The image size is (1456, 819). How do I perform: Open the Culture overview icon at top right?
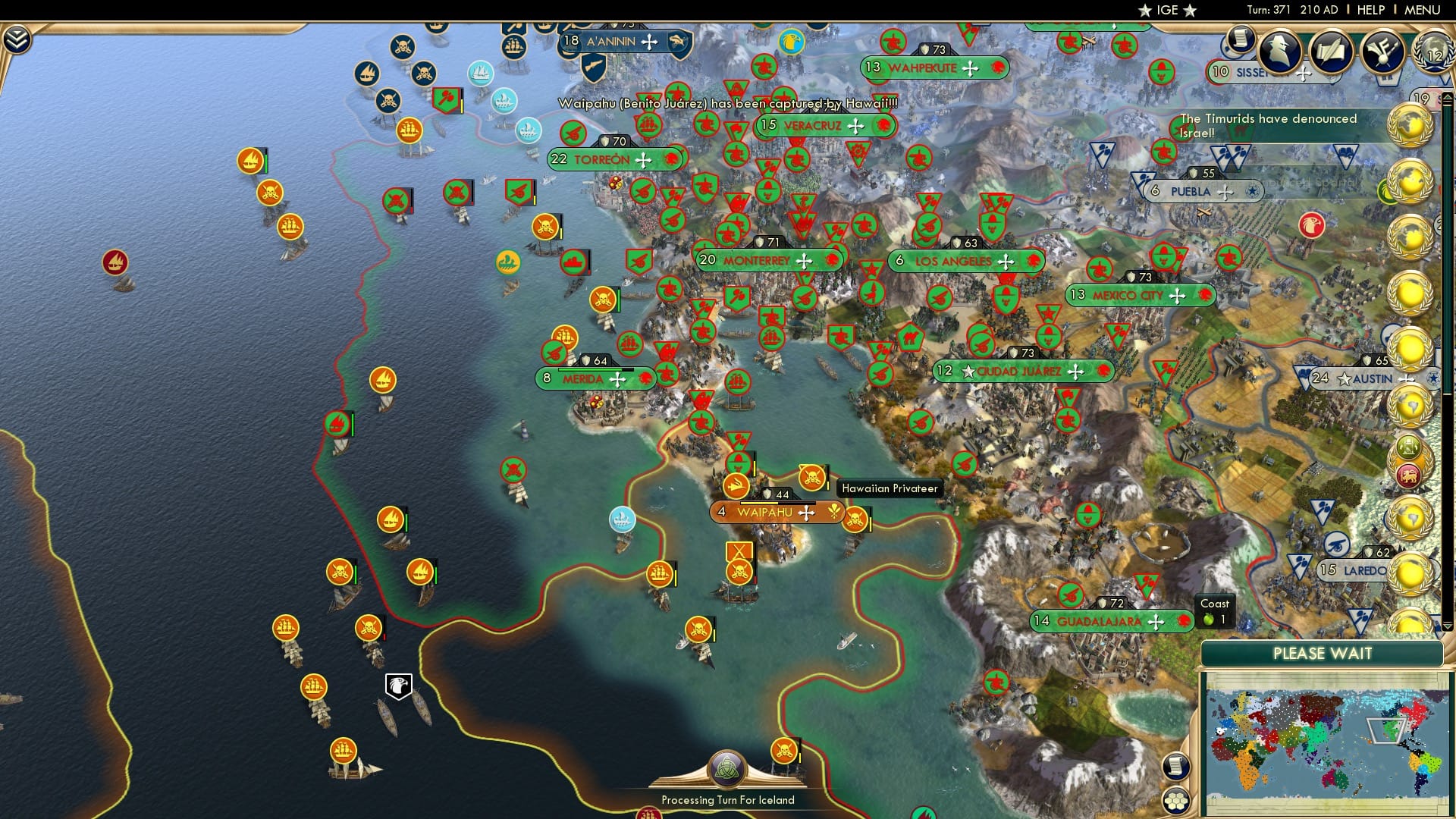[x=1382, y=51]
